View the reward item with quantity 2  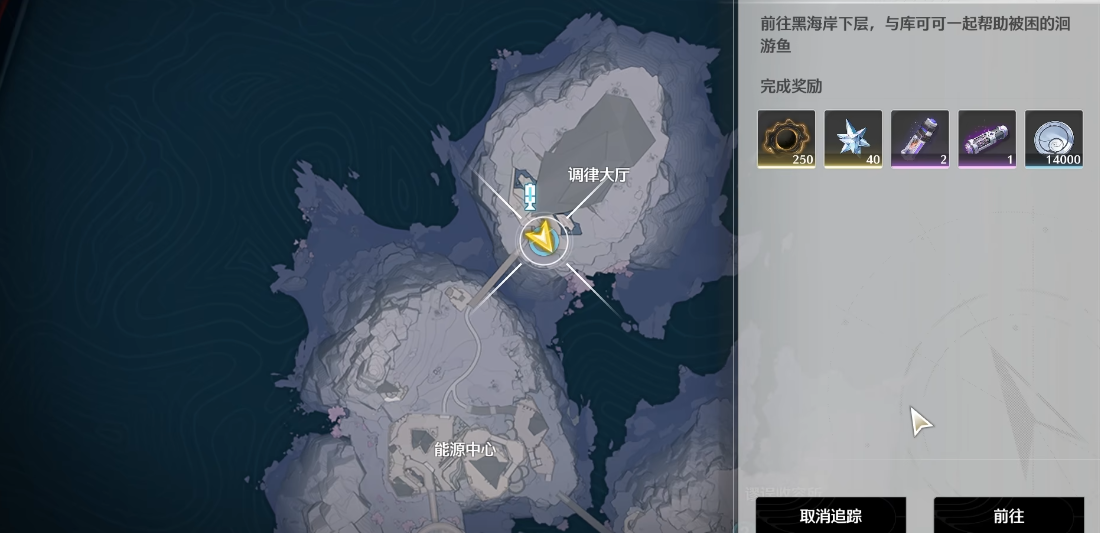pos(920,138)
